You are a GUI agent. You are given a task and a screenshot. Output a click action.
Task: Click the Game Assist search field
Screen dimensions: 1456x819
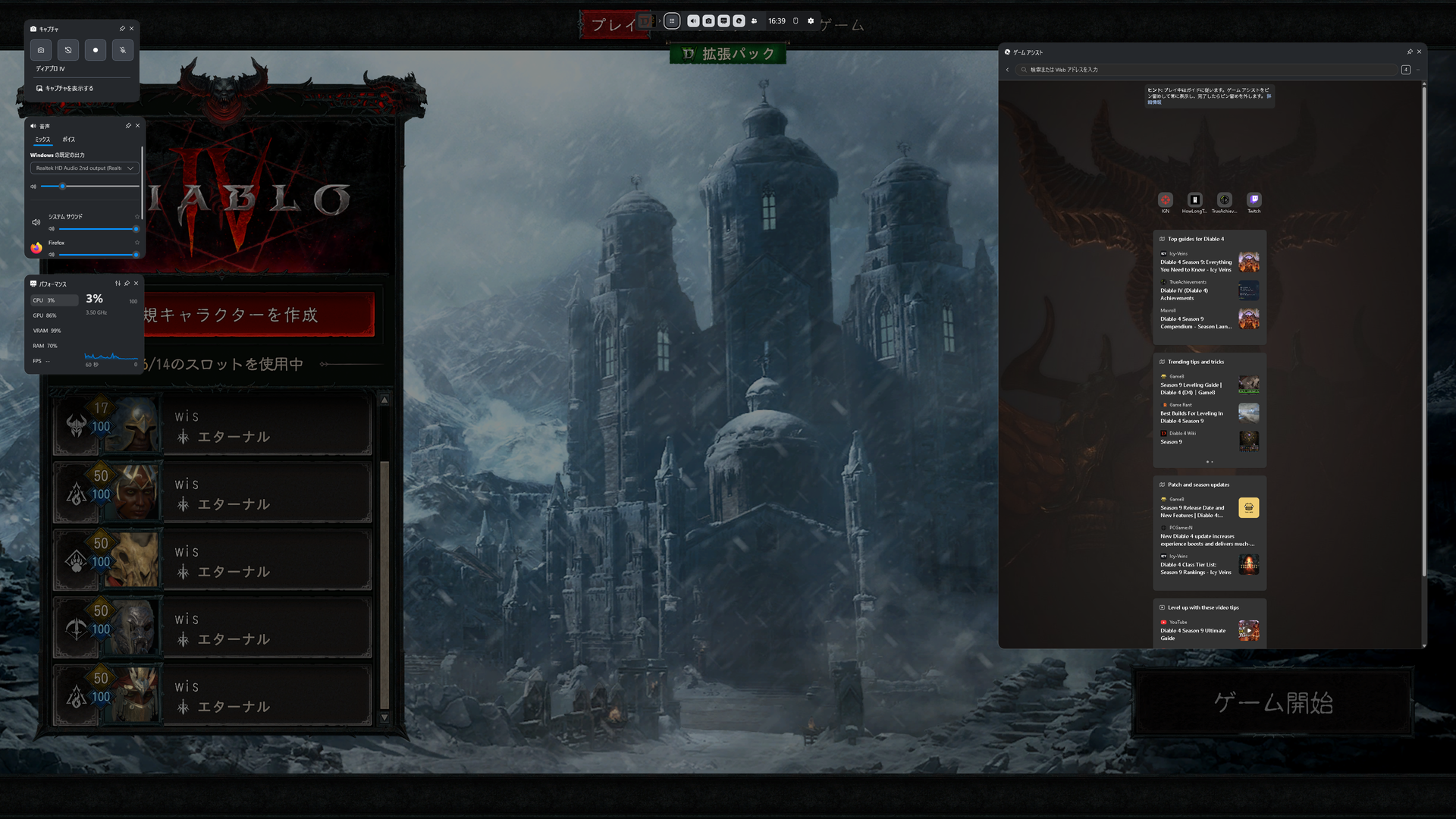1213,69
